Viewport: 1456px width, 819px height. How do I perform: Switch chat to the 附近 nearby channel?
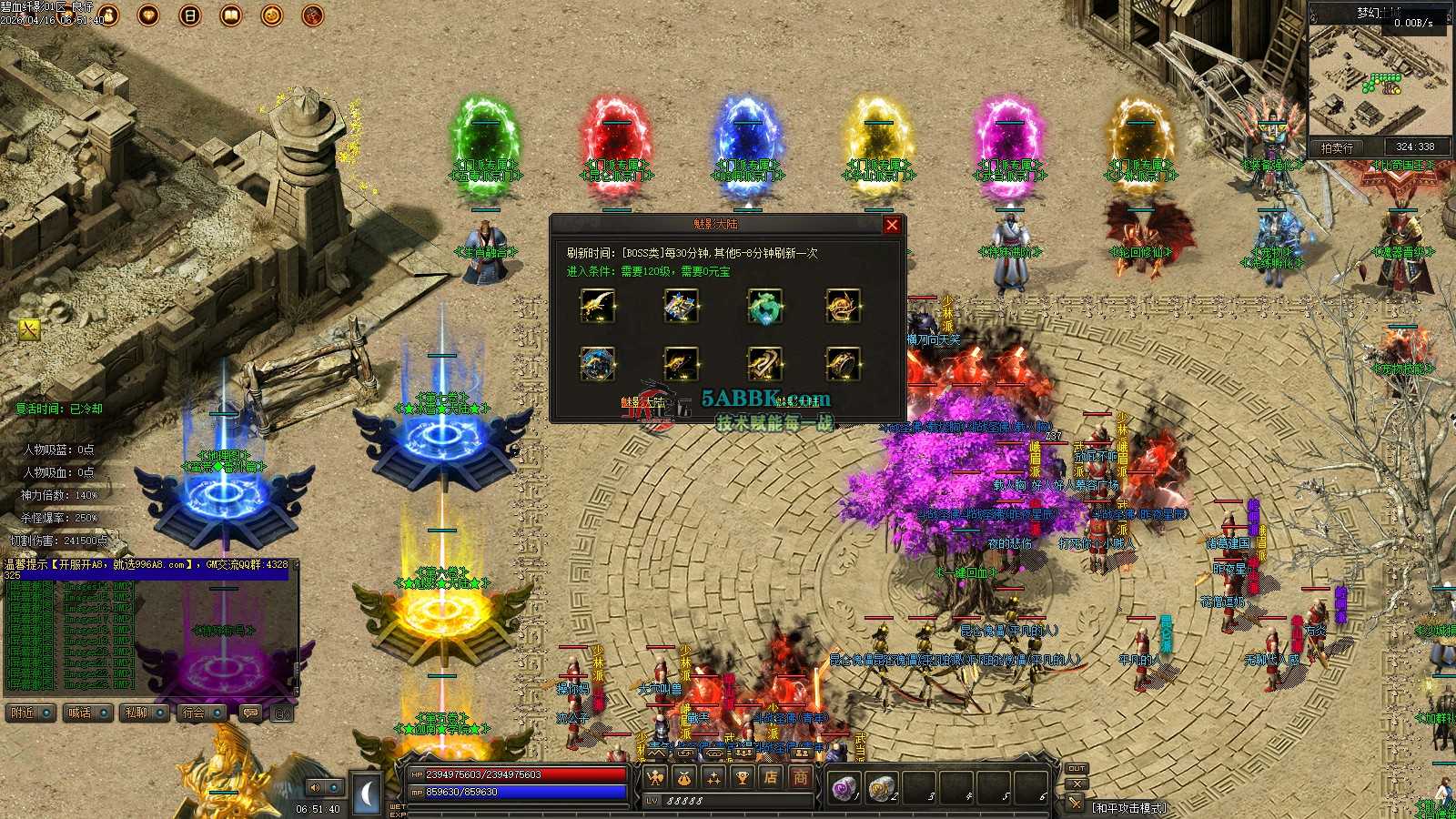point(30,713)
